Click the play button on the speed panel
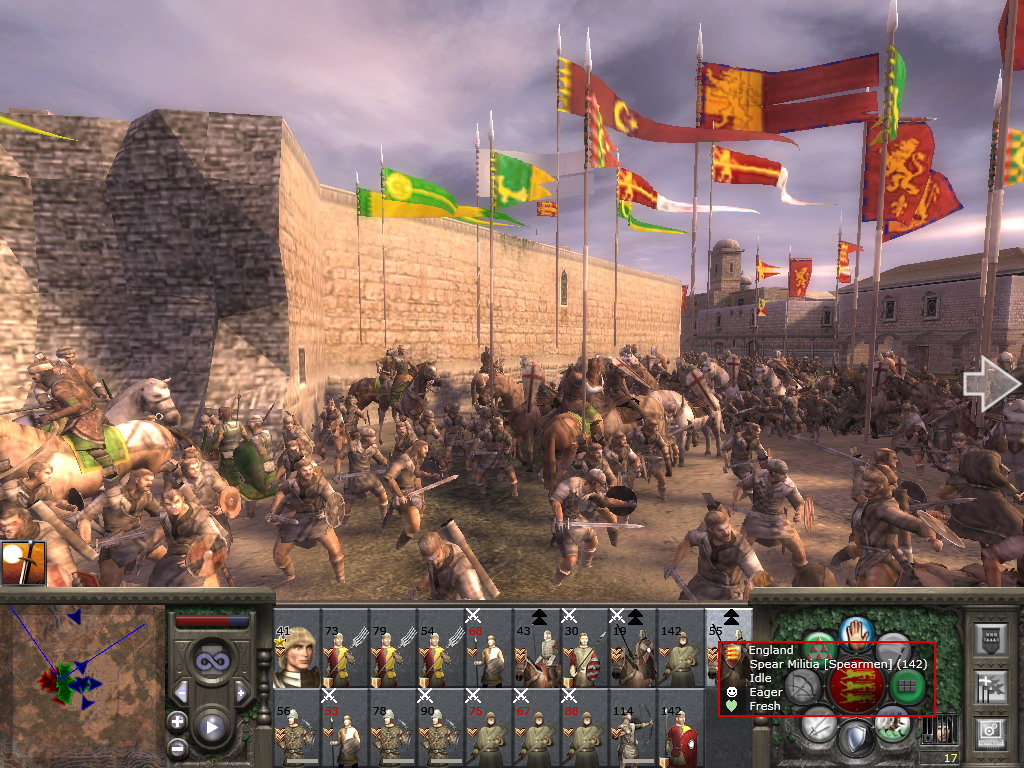This screenshot has height=768, width=1024. tap(211, 727)
